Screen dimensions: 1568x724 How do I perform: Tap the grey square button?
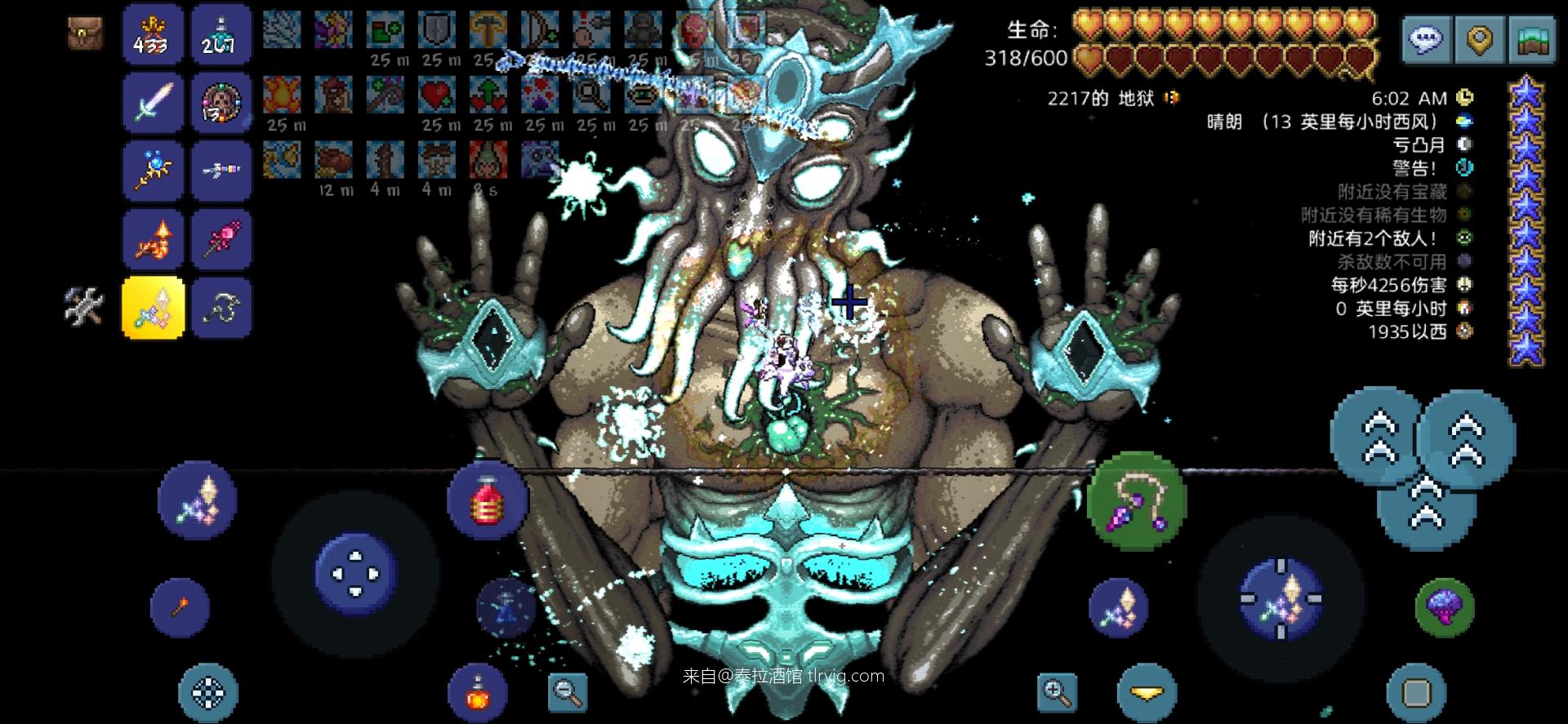point(1416,693)
